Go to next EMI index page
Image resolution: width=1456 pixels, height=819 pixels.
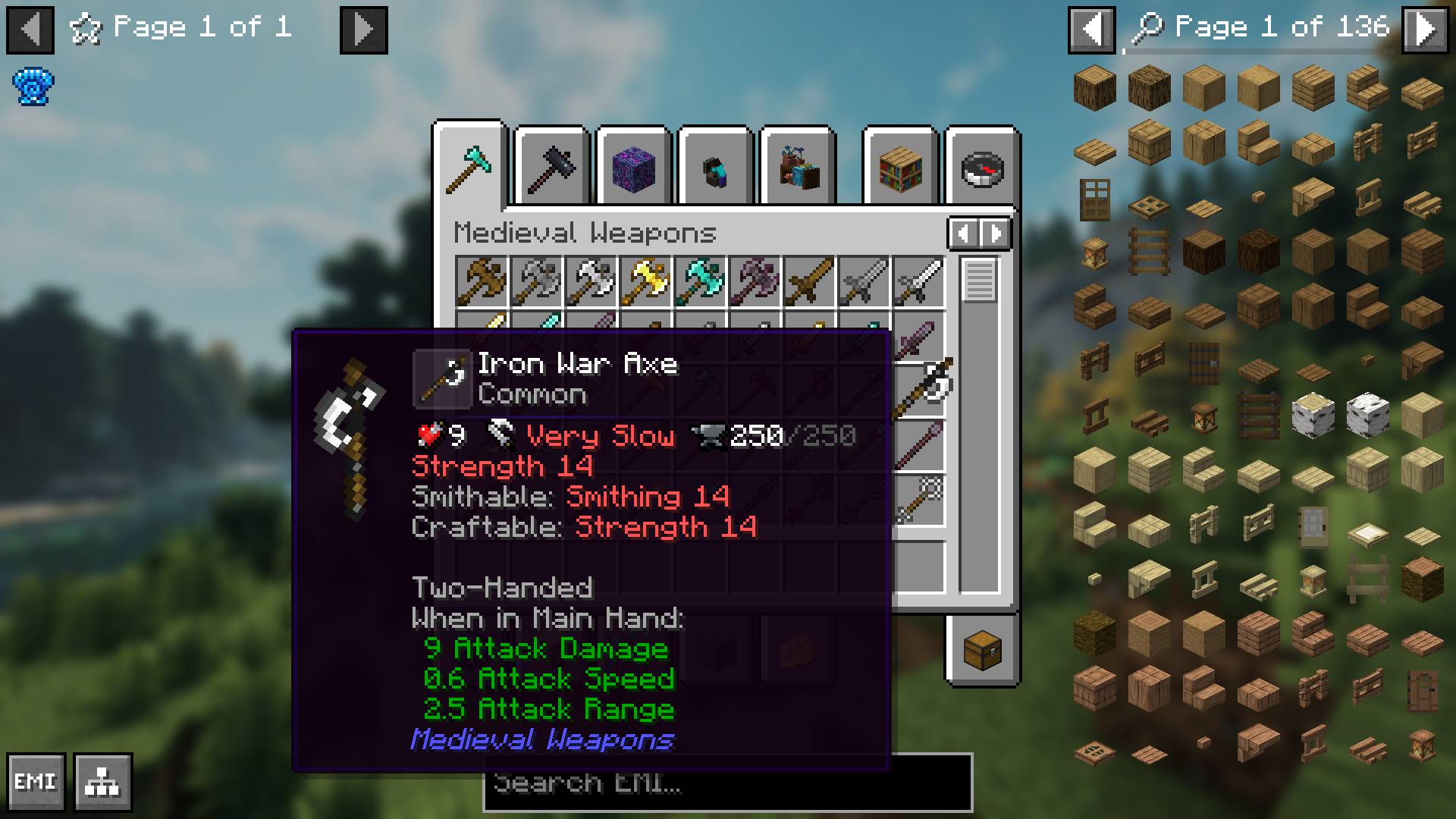tap(1425, 30)
